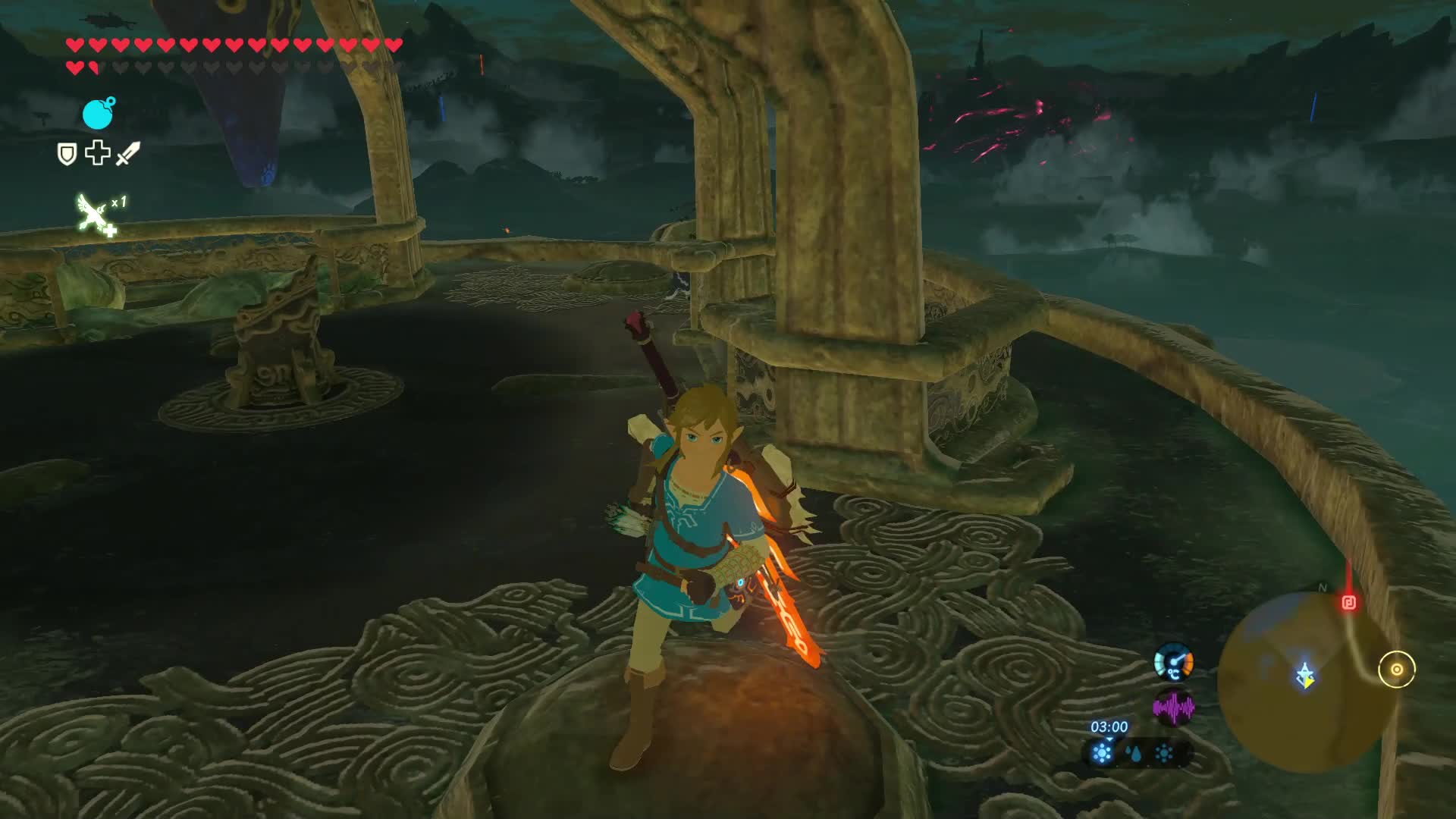Click the player arrow on the minimap
The height and width of the screenshot is (819, 1456).
point(1305,675)
